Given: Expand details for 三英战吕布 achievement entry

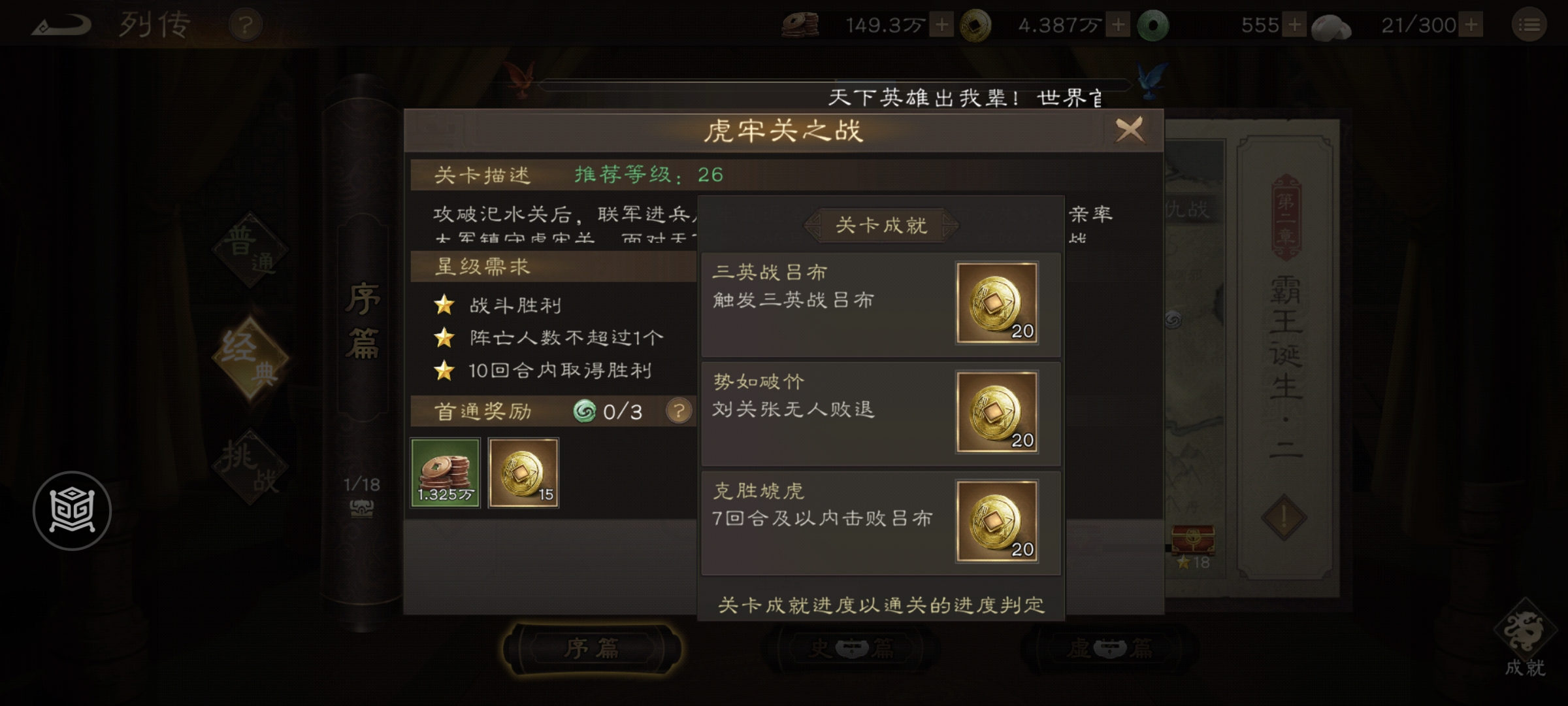Looking at the screenshot, I should 881,304.
